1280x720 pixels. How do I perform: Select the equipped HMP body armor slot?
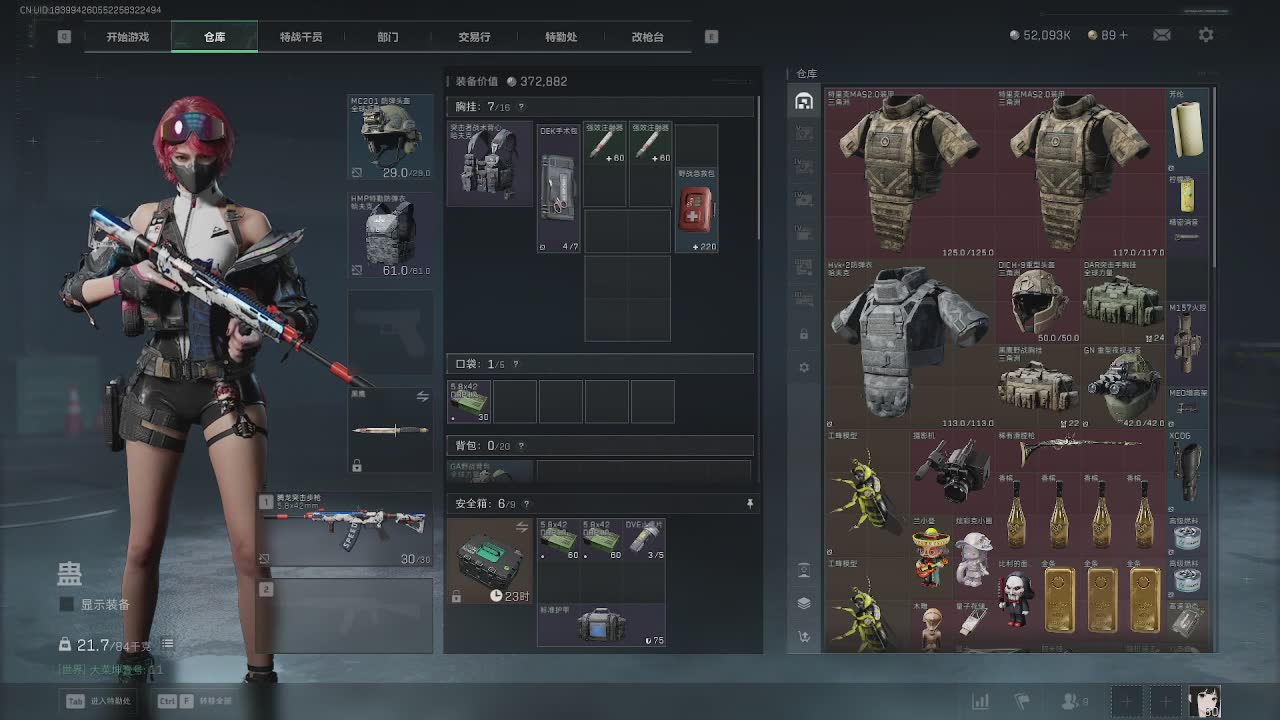pyautogui.click(x=391, y=235)
